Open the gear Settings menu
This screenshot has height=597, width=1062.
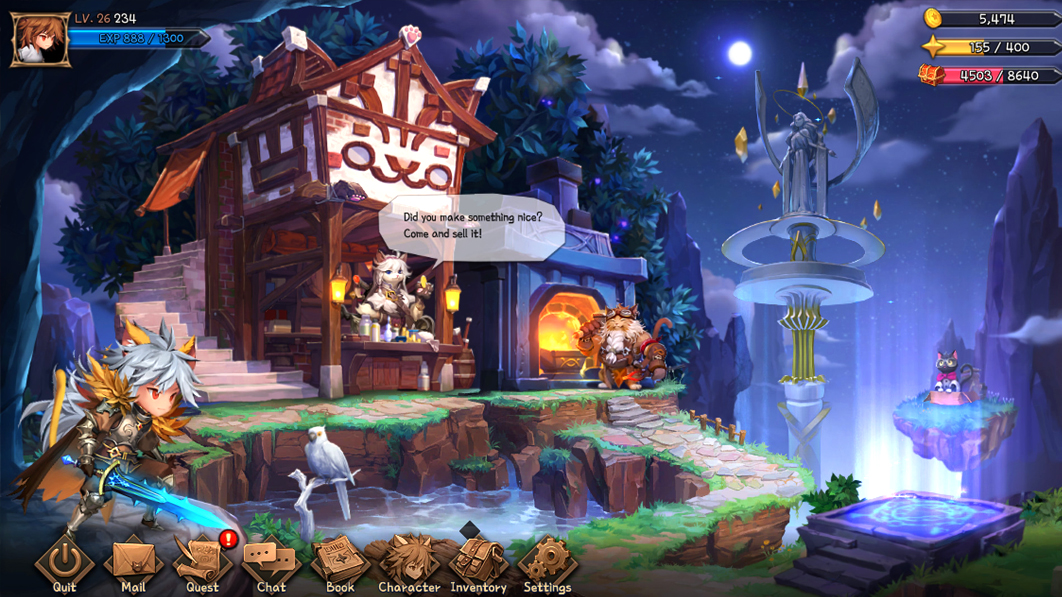coord(547,560)
